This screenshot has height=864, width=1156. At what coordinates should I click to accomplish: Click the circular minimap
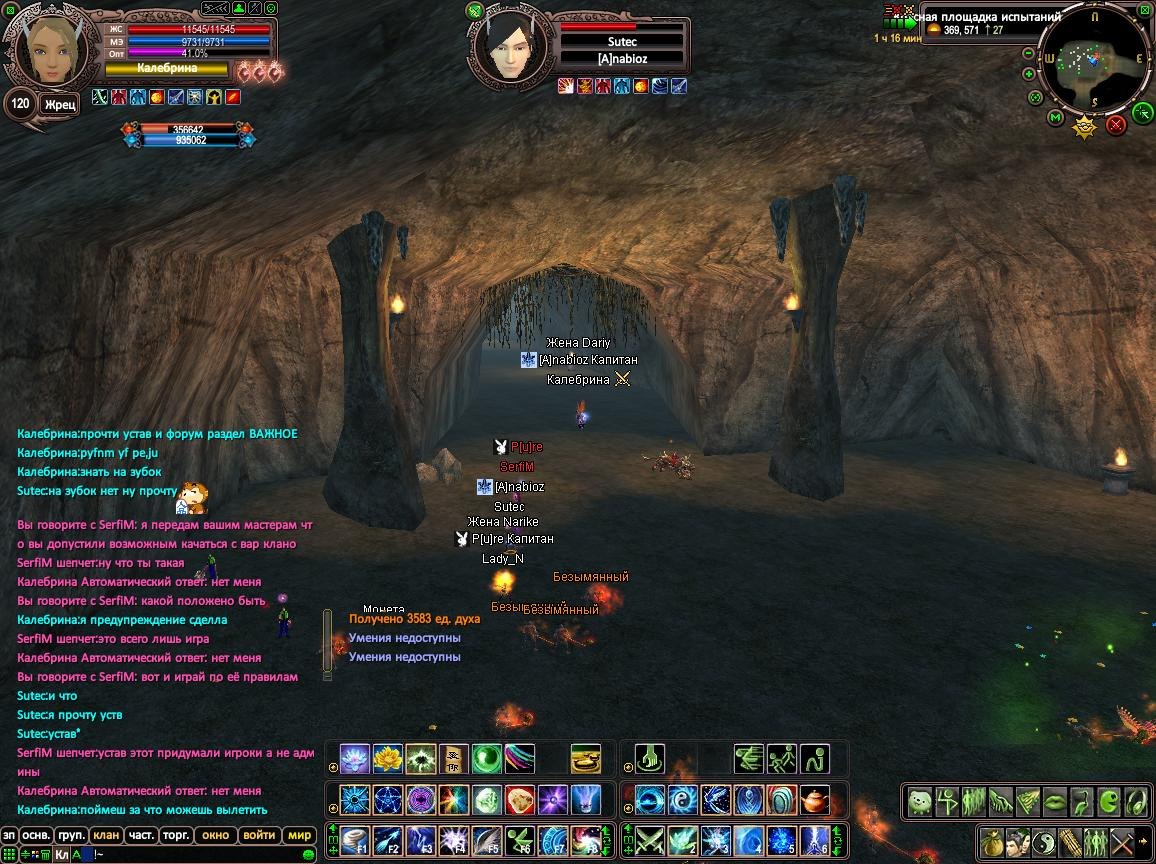(1095, 58)
